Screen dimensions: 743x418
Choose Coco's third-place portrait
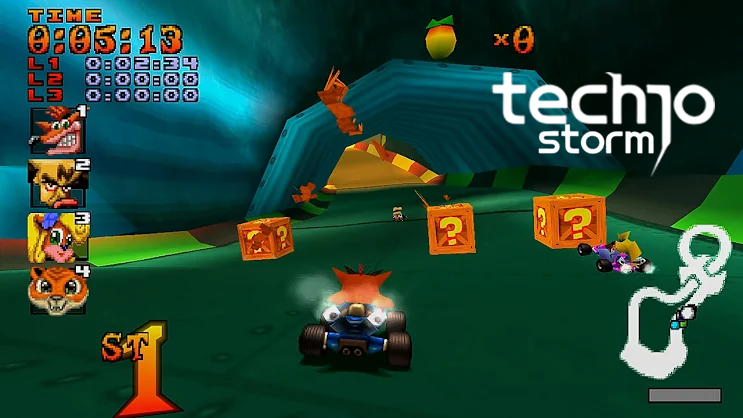pos(57,236)
